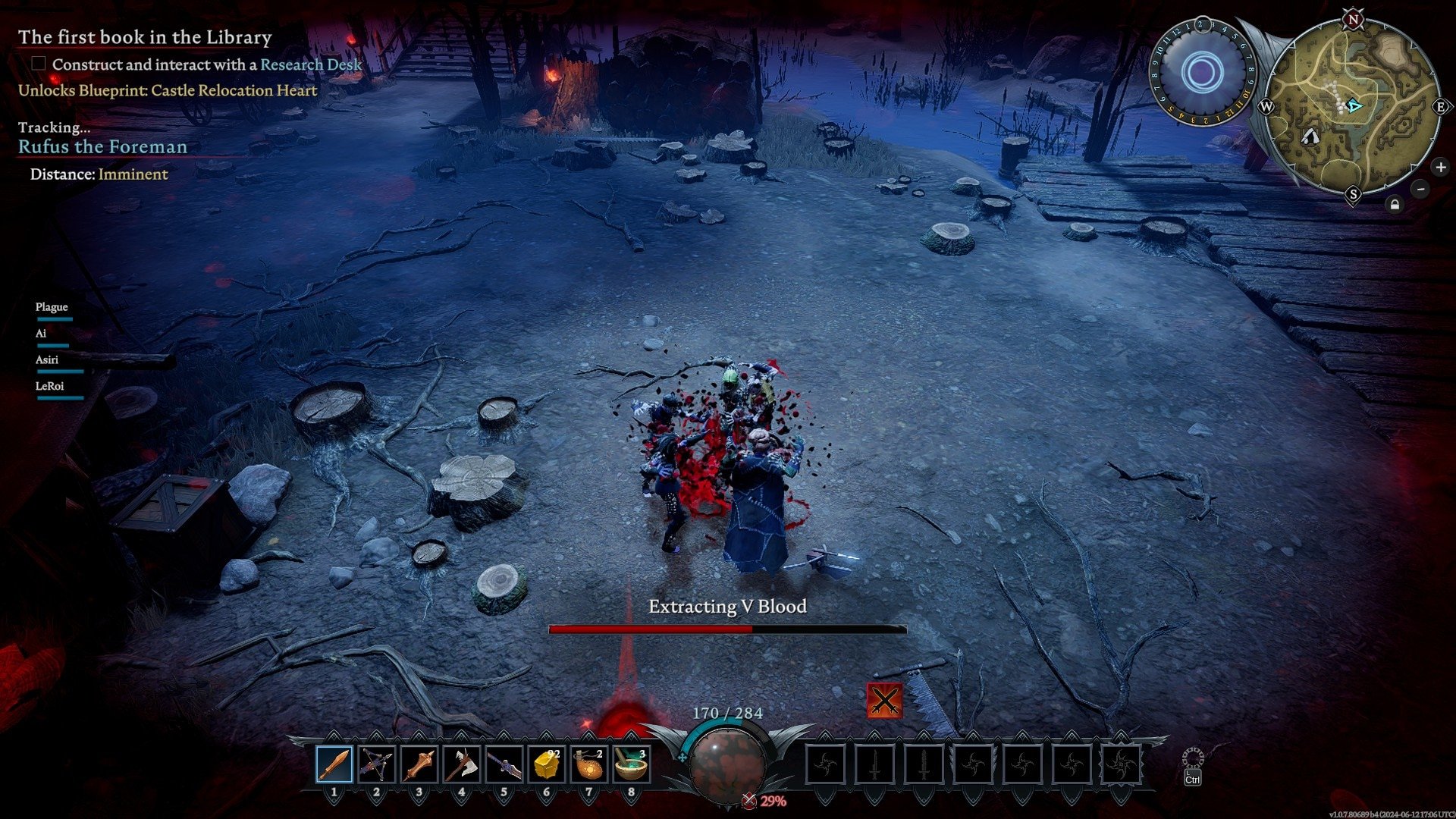This screenshot has width=1456, height=819.
Task: Choose the copper mace hotbar slot
Action: [x=419, y=764]
